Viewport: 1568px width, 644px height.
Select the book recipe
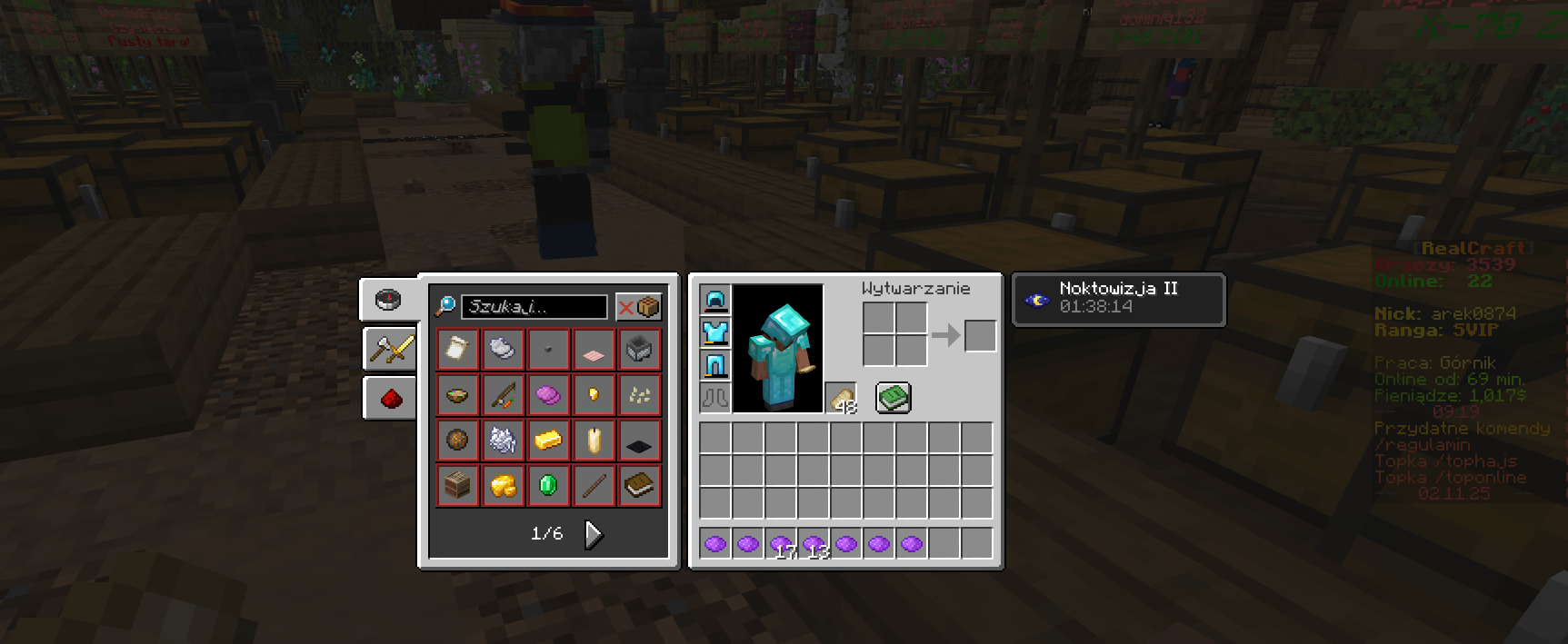tap(639, 486)
